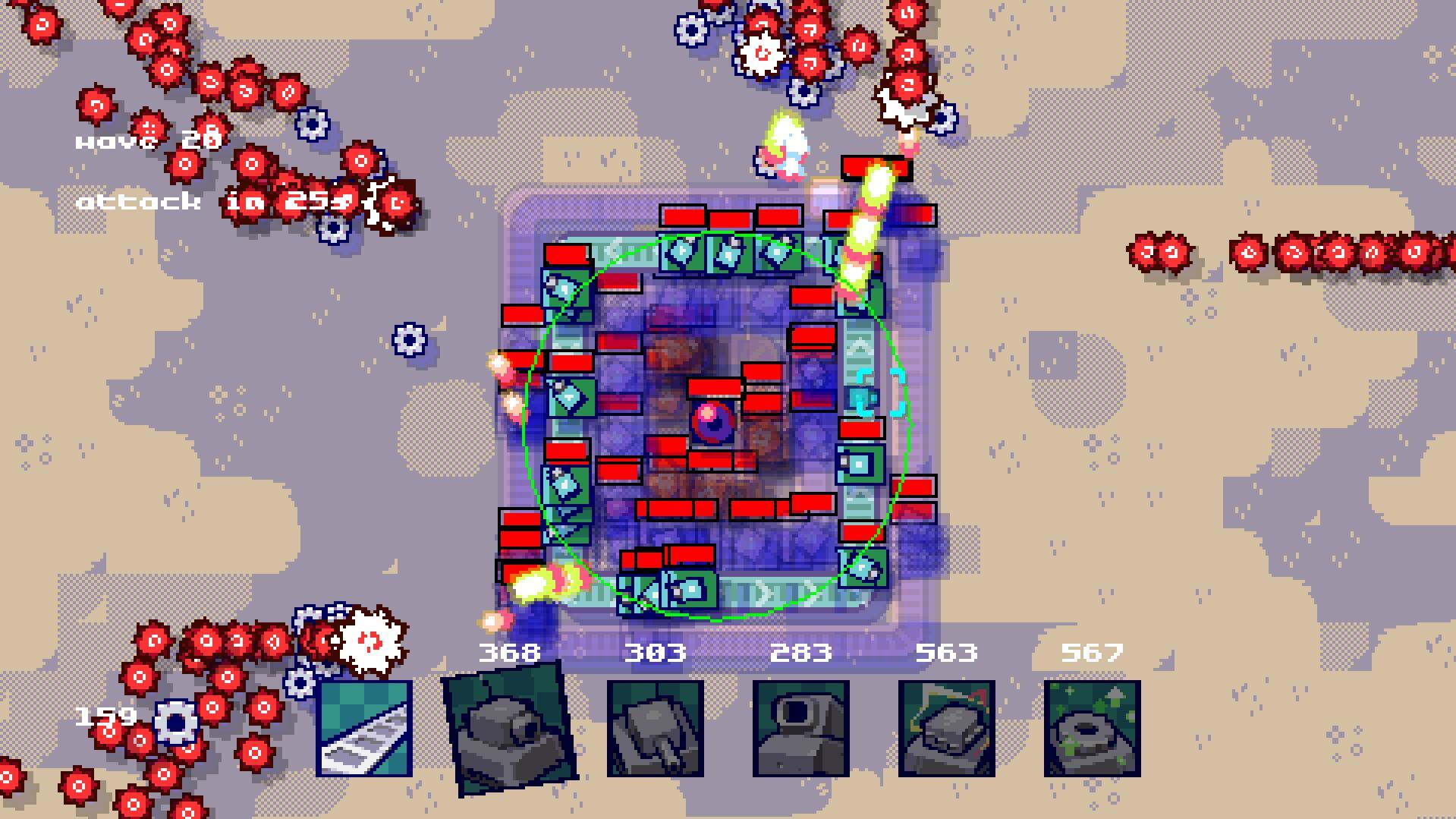Click the 'wave 20' status text
Image resolution: width=1456 pixels, height=819 pixels.
[146, 140]
